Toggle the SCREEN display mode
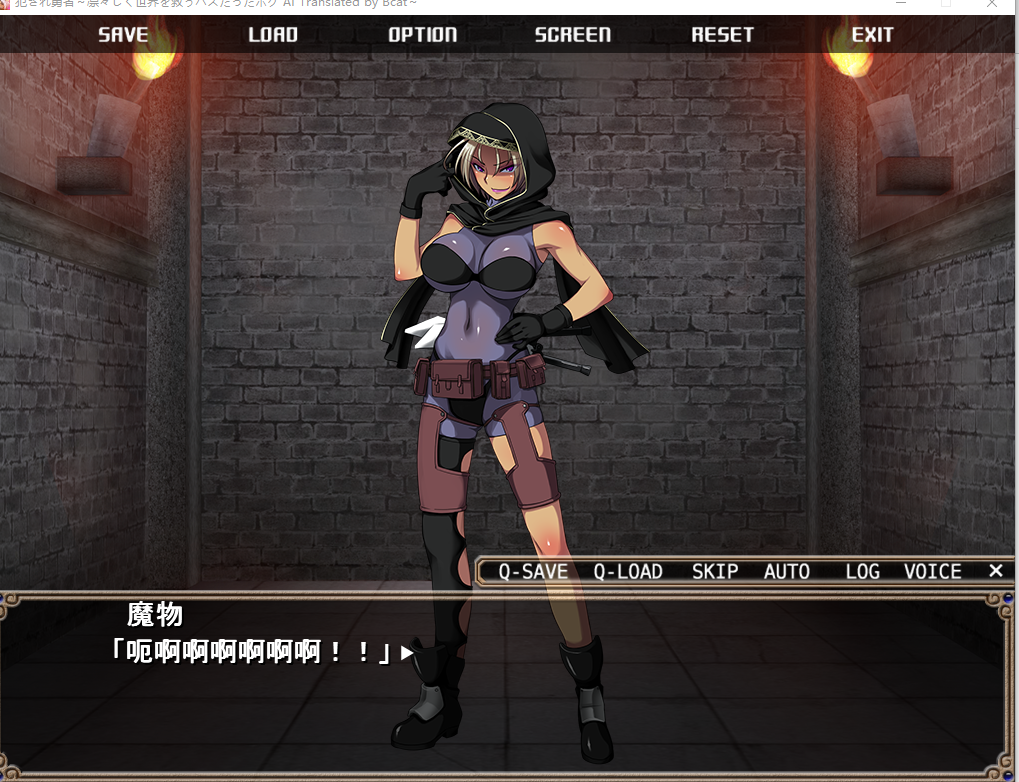Viewport: 1019px width, 782px height. pyautogui.click(x=572, y=35)
